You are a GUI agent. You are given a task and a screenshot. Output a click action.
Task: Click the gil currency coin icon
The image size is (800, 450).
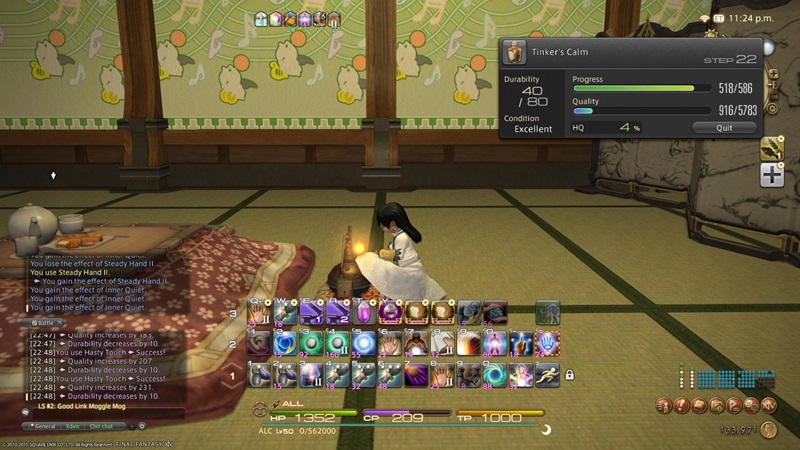pos(768,430)
